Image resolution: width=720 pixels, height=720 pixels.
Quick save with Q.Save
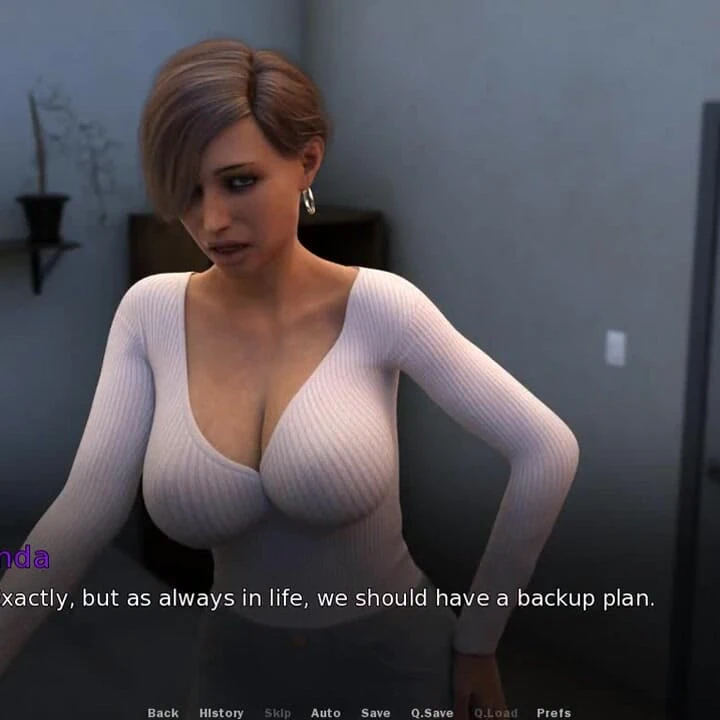pos(432,713)
